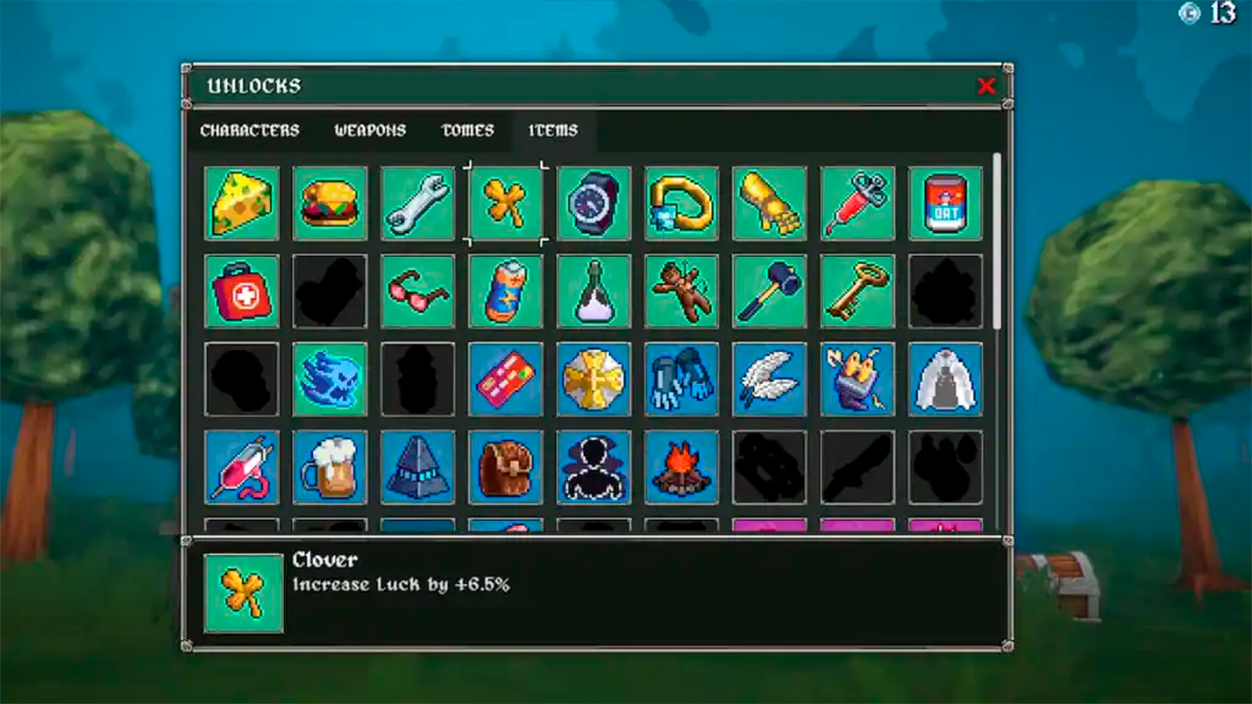Switch to the Characters tab
This screenshot has height=704, width=1252.
point(249,130)
